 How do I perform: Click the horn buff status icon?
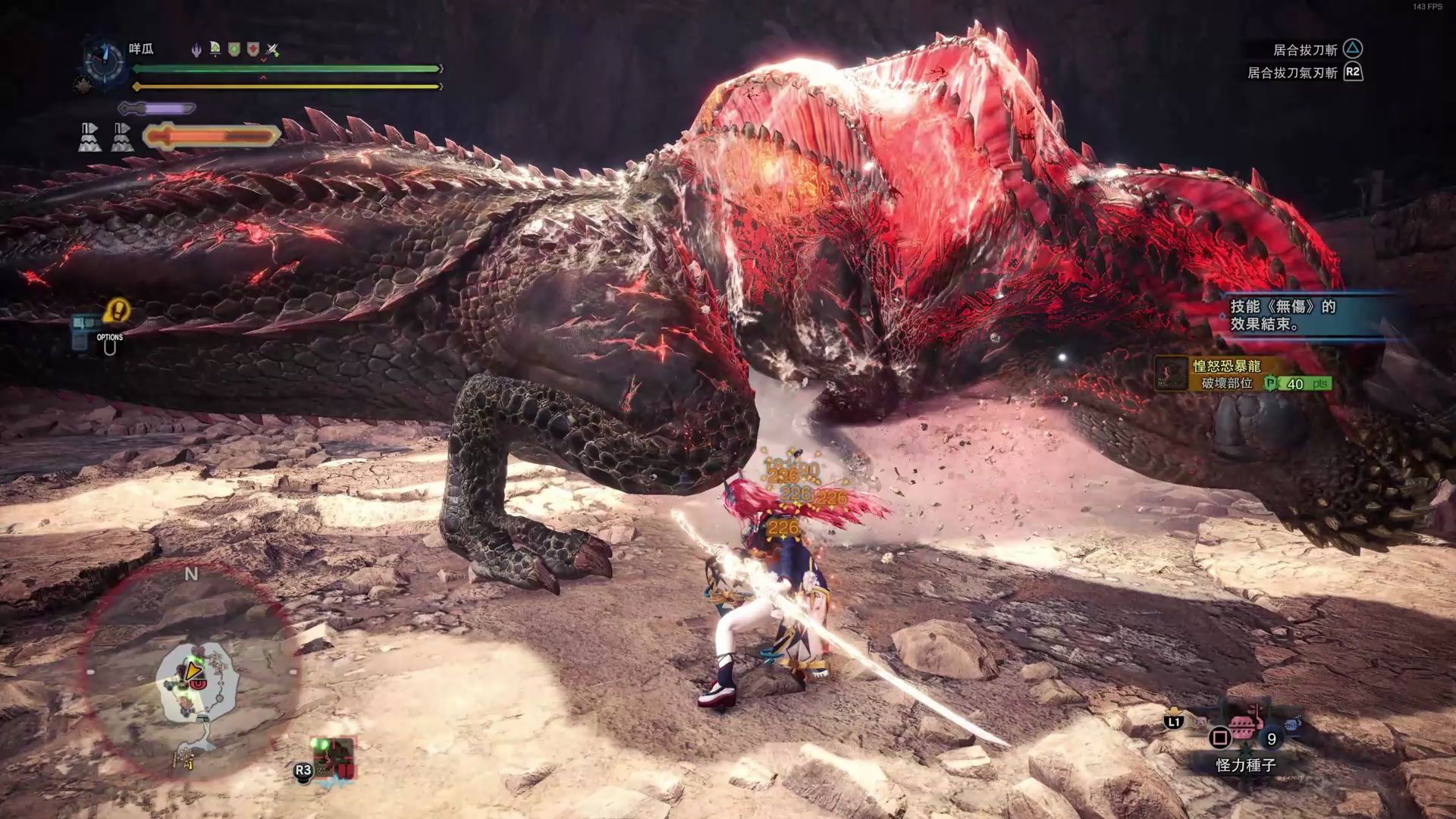point(215,50)
